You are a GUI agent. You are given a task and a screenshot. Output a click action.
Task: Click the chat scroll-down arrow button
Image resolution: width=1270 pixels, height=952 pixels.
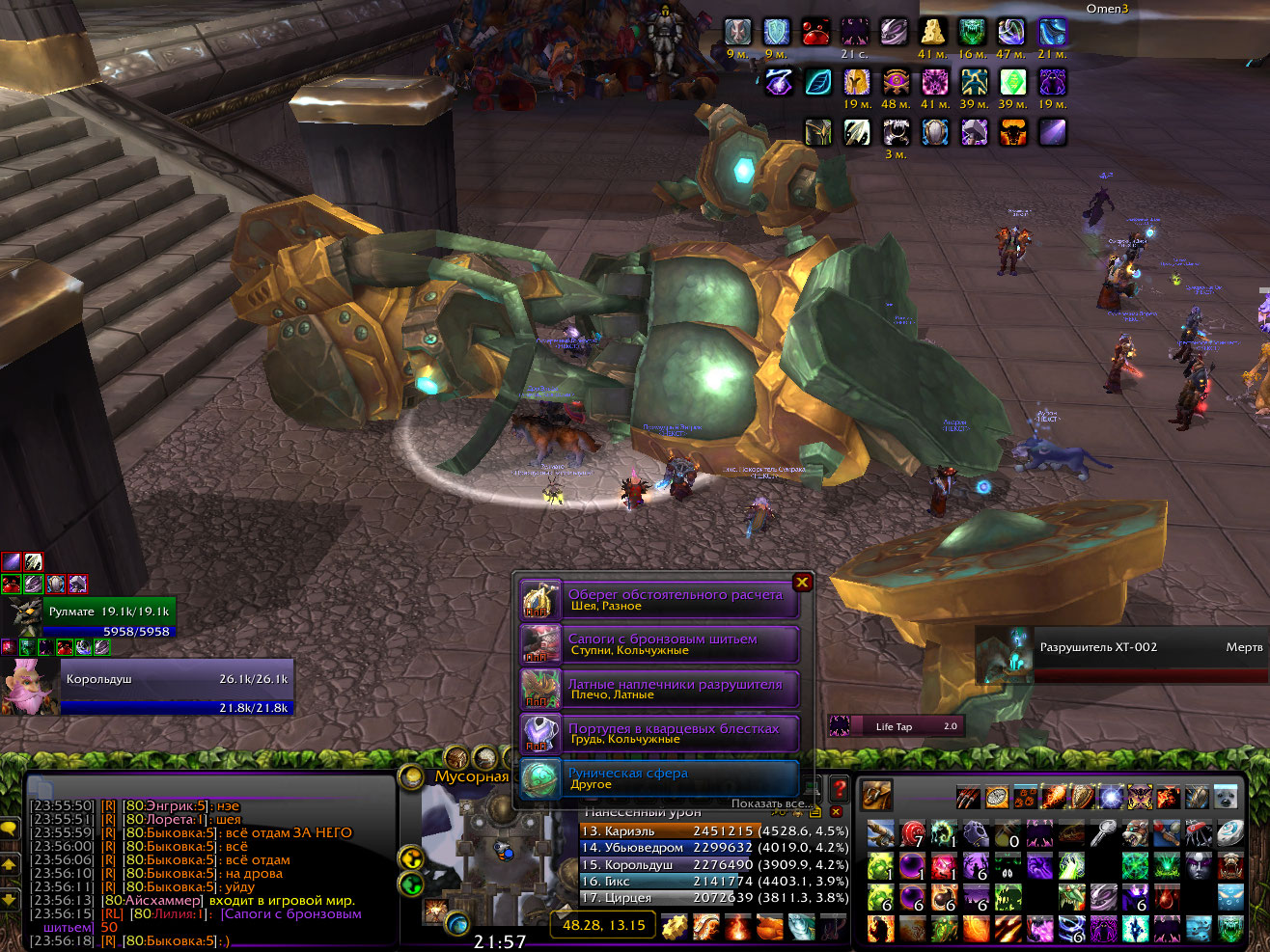point(10,900)
